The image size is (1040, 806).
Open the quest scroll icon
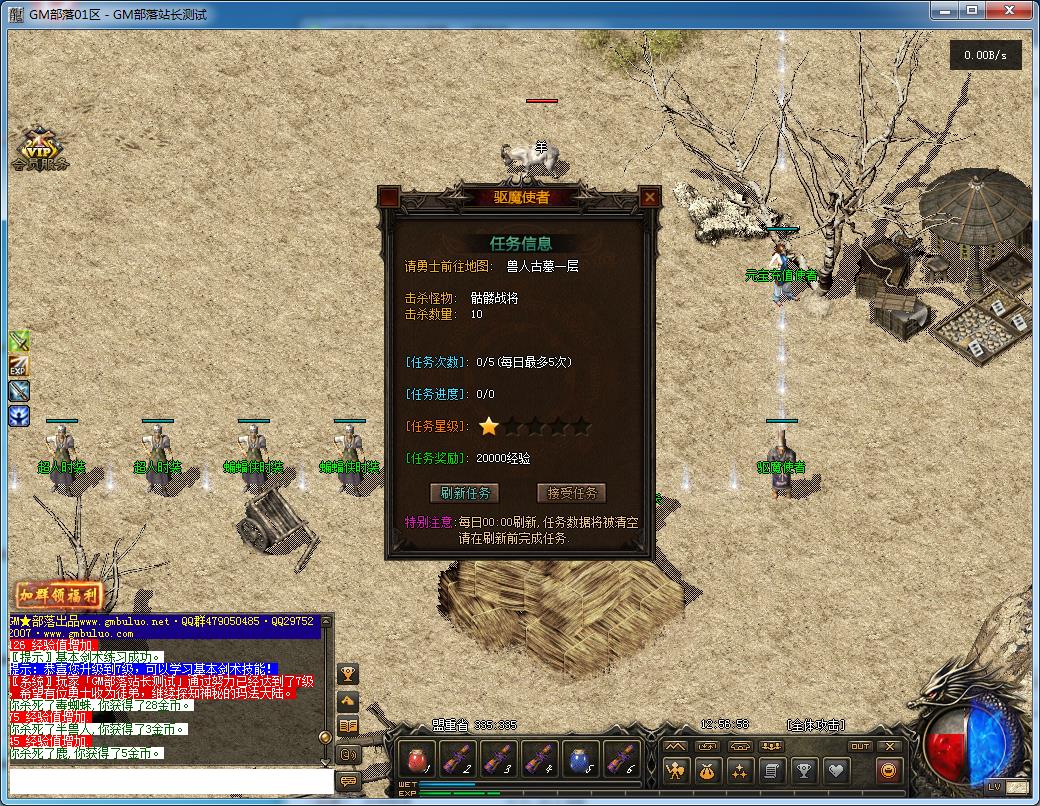pos(770,770)
